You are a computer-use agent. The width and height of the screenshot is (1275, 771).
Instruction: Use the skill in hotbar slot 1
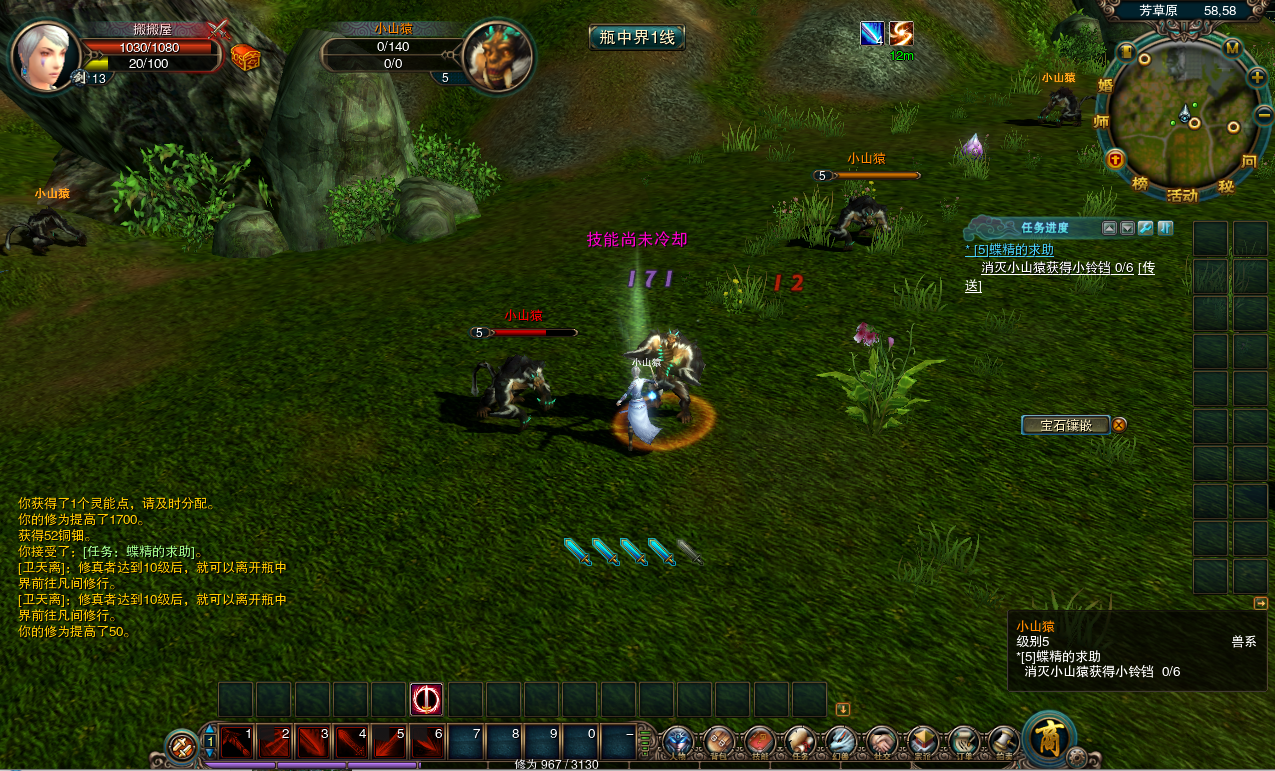[x=239, y=742]
